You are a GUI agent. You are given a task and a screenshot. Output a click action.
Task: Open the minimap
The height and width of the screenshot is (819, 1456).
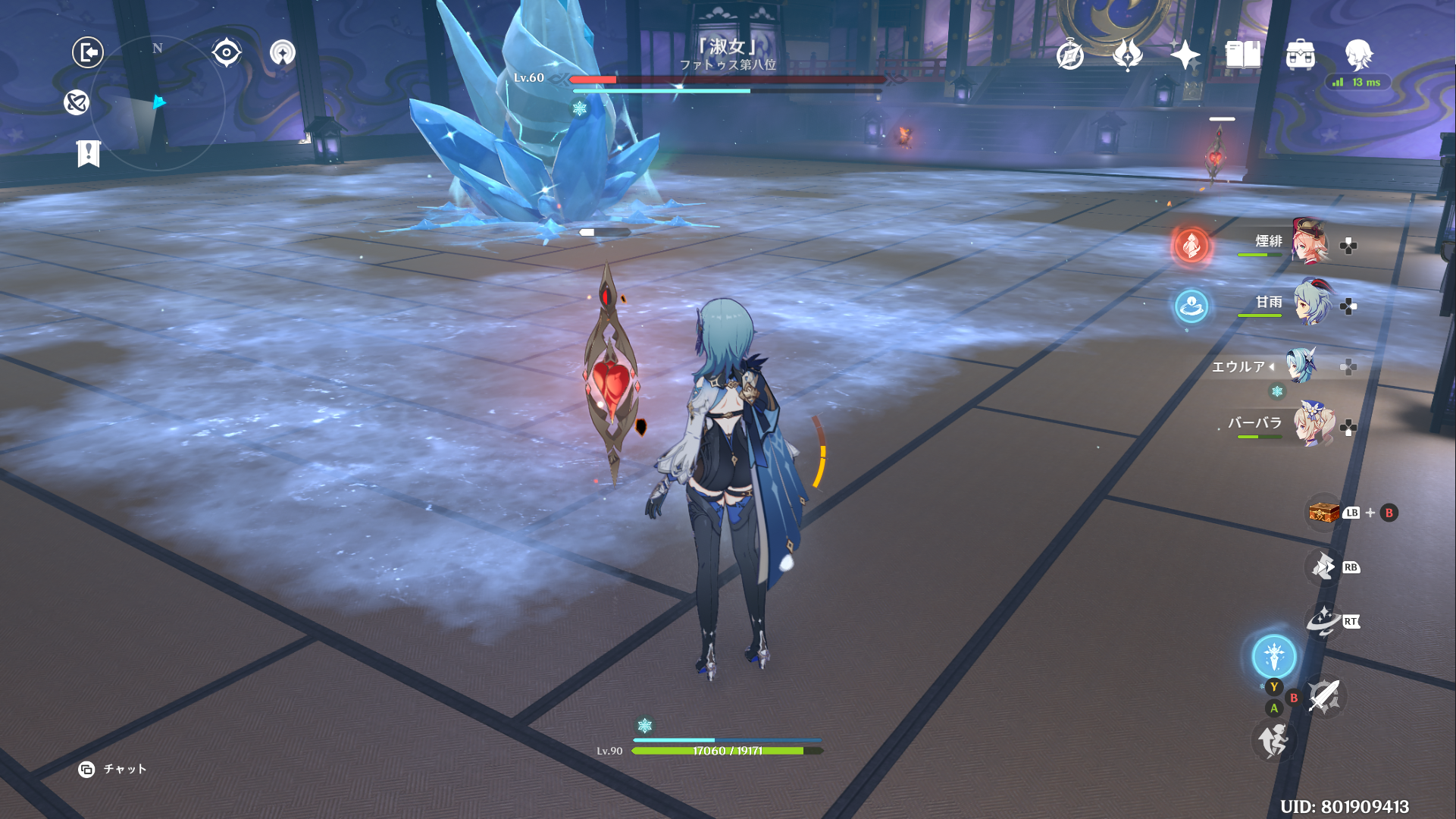158,103
